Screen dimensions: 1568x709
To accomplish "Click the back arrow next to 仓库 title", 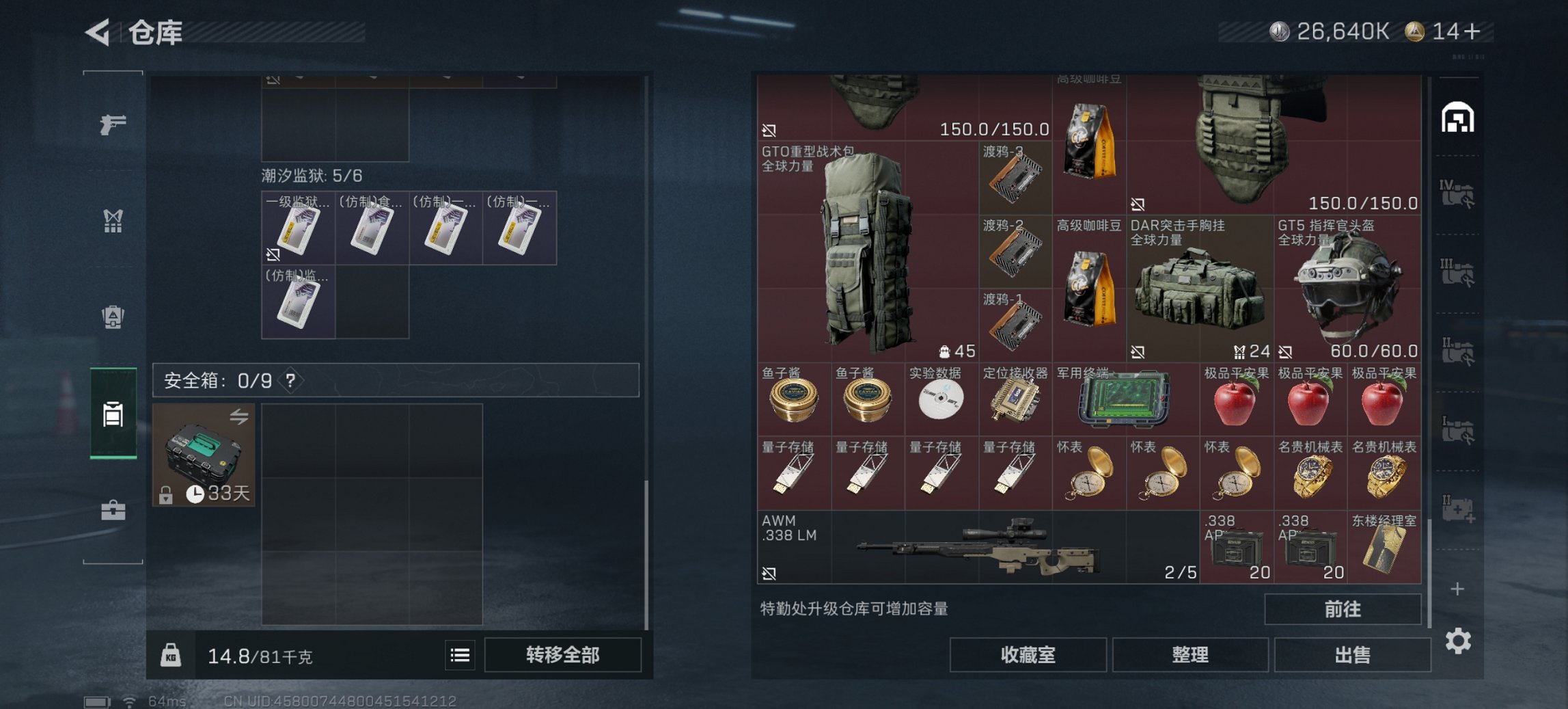I will point(97,32).
